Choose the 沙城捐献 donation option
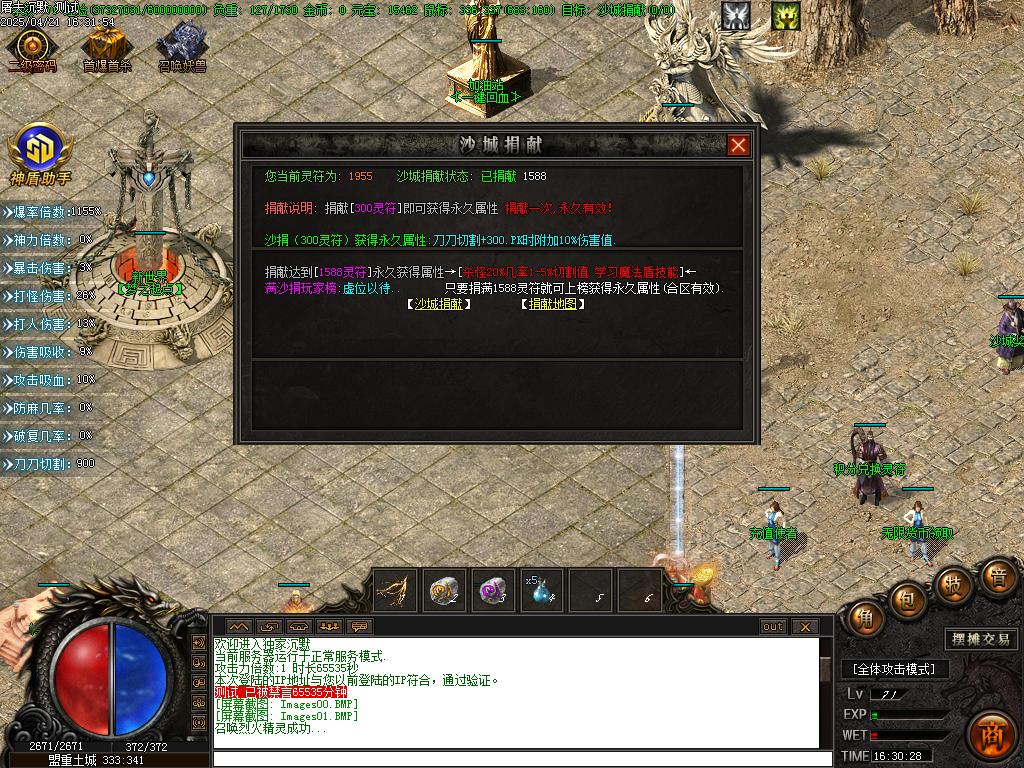Image resolution: width=1024 pixels, height=768 pixels. 441,304
